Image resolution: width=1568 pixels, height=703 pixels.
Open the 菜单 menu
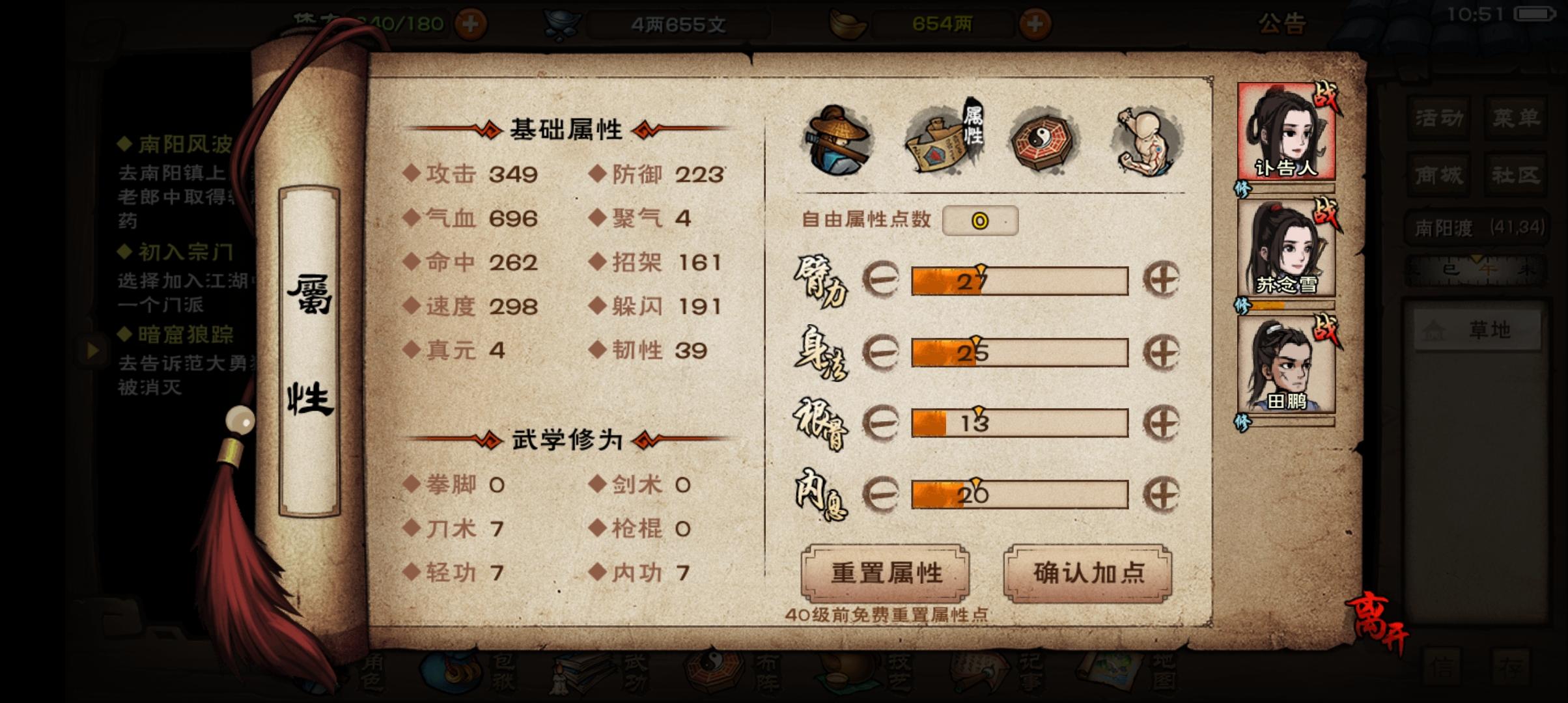coord(1515,115)
